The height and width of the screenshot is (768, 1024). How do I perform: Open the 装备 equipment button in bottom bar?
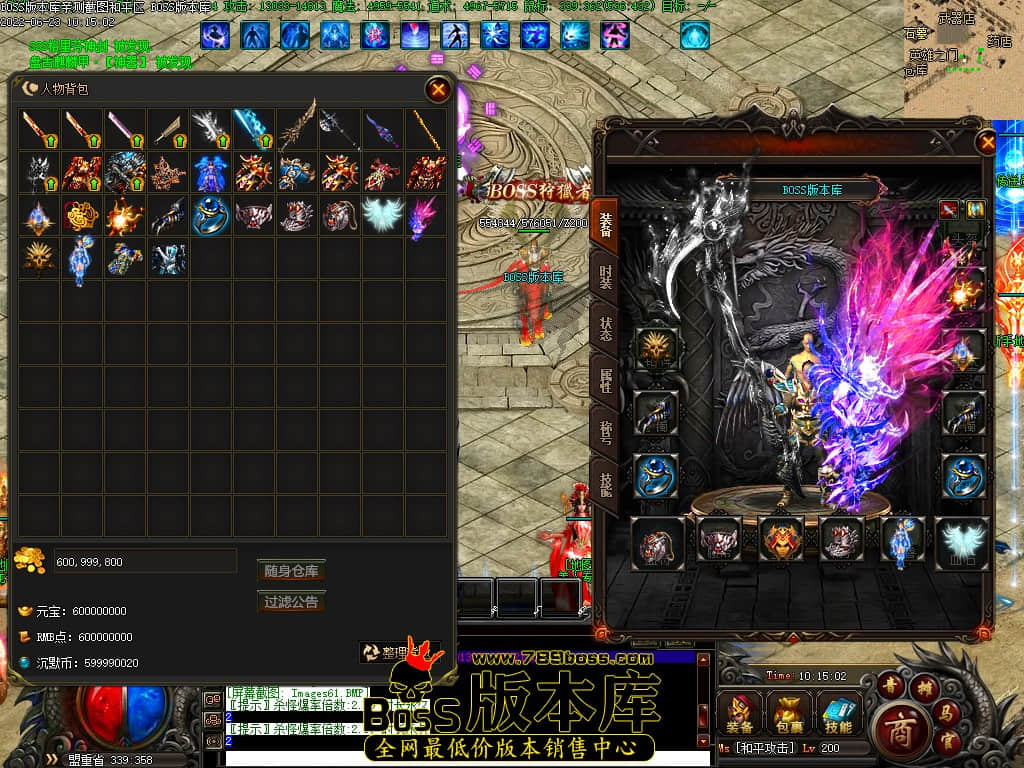(x=741, y=714)
